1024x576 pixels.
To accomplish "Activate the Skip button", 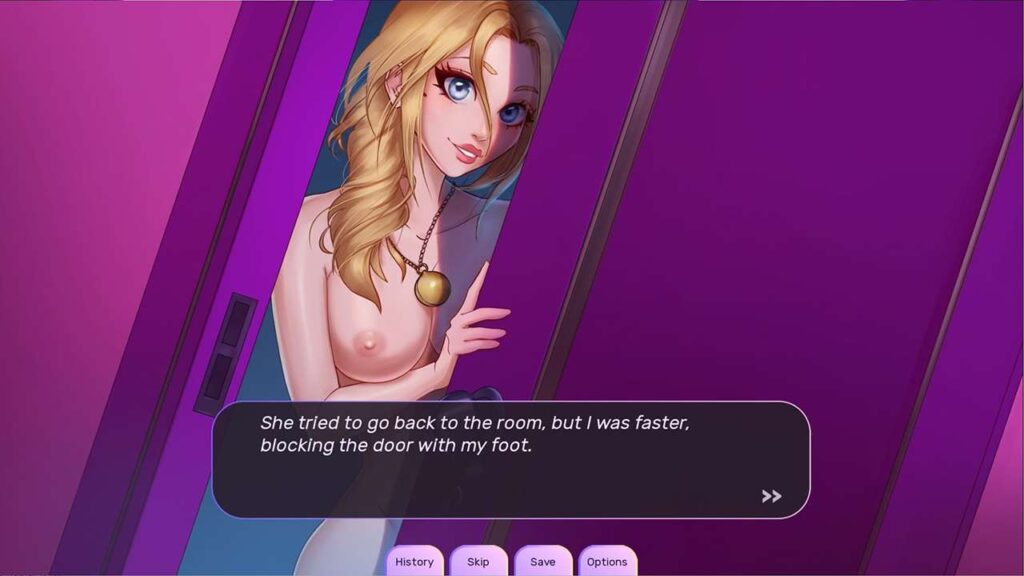I will click(x=478, y=561).
